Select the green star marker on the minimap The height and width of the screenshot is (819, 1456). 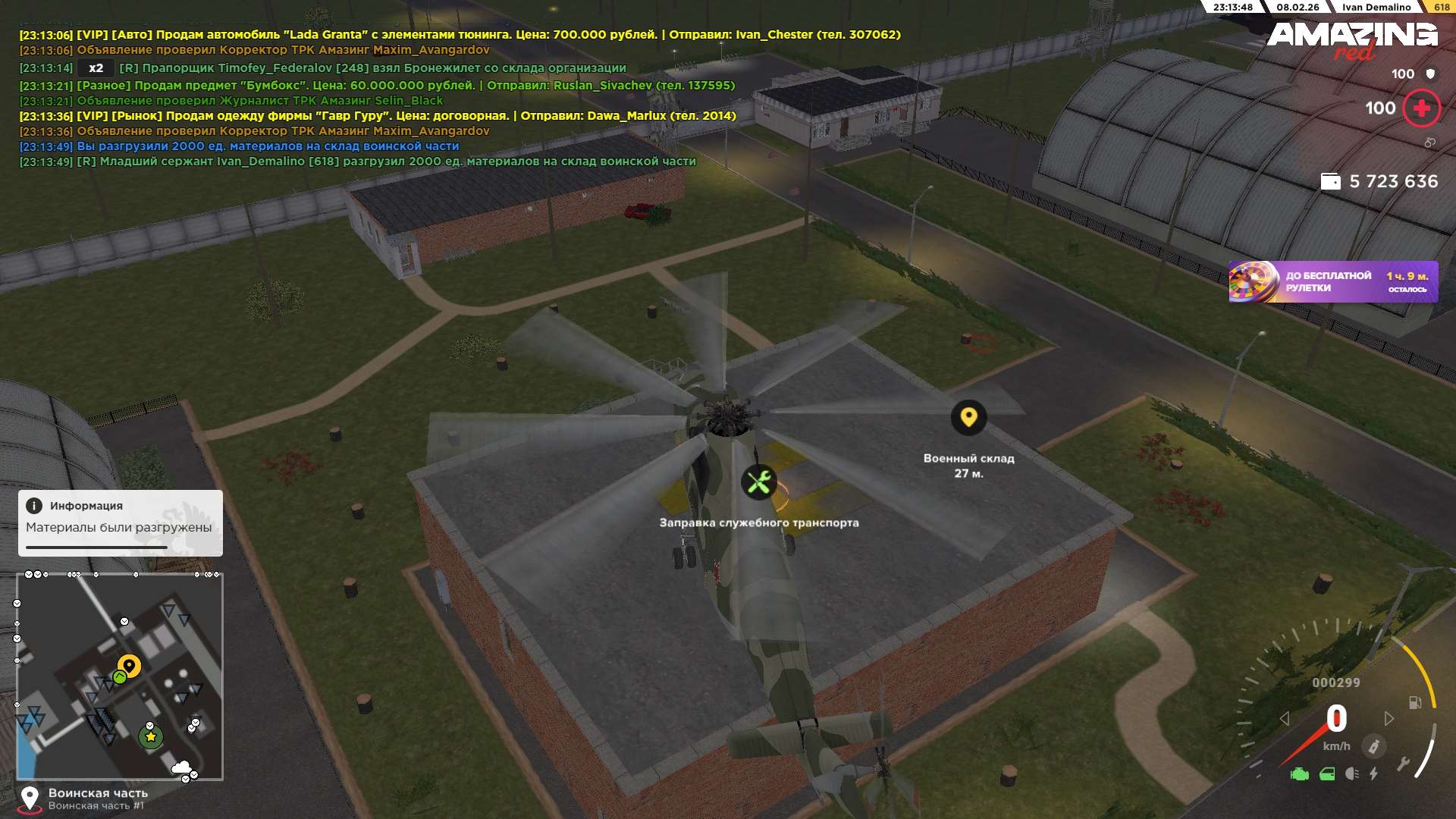[x=150, y=736]
